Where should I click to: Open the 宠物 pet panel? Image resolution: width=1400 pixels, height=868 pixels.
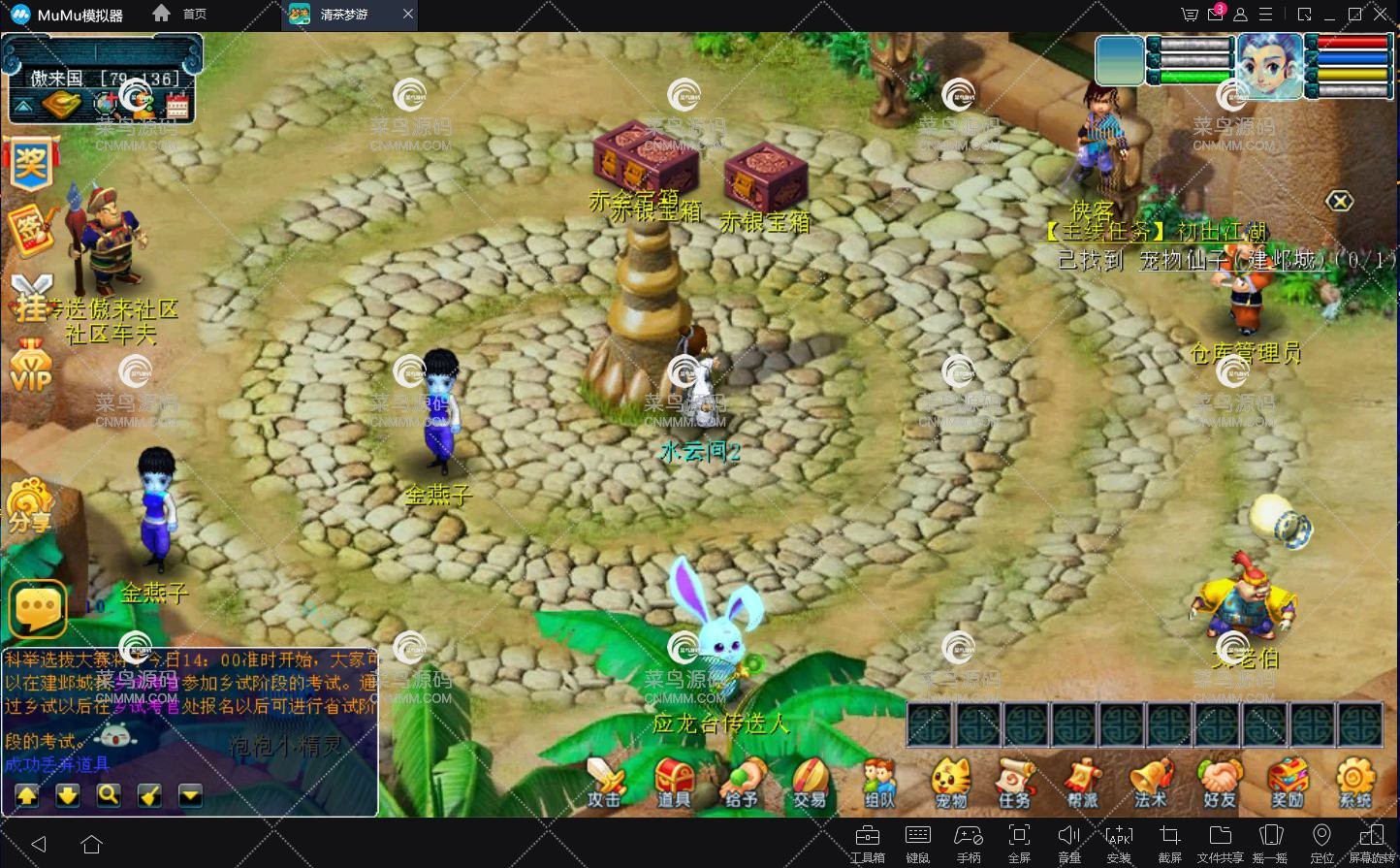(x=951, y=782)
